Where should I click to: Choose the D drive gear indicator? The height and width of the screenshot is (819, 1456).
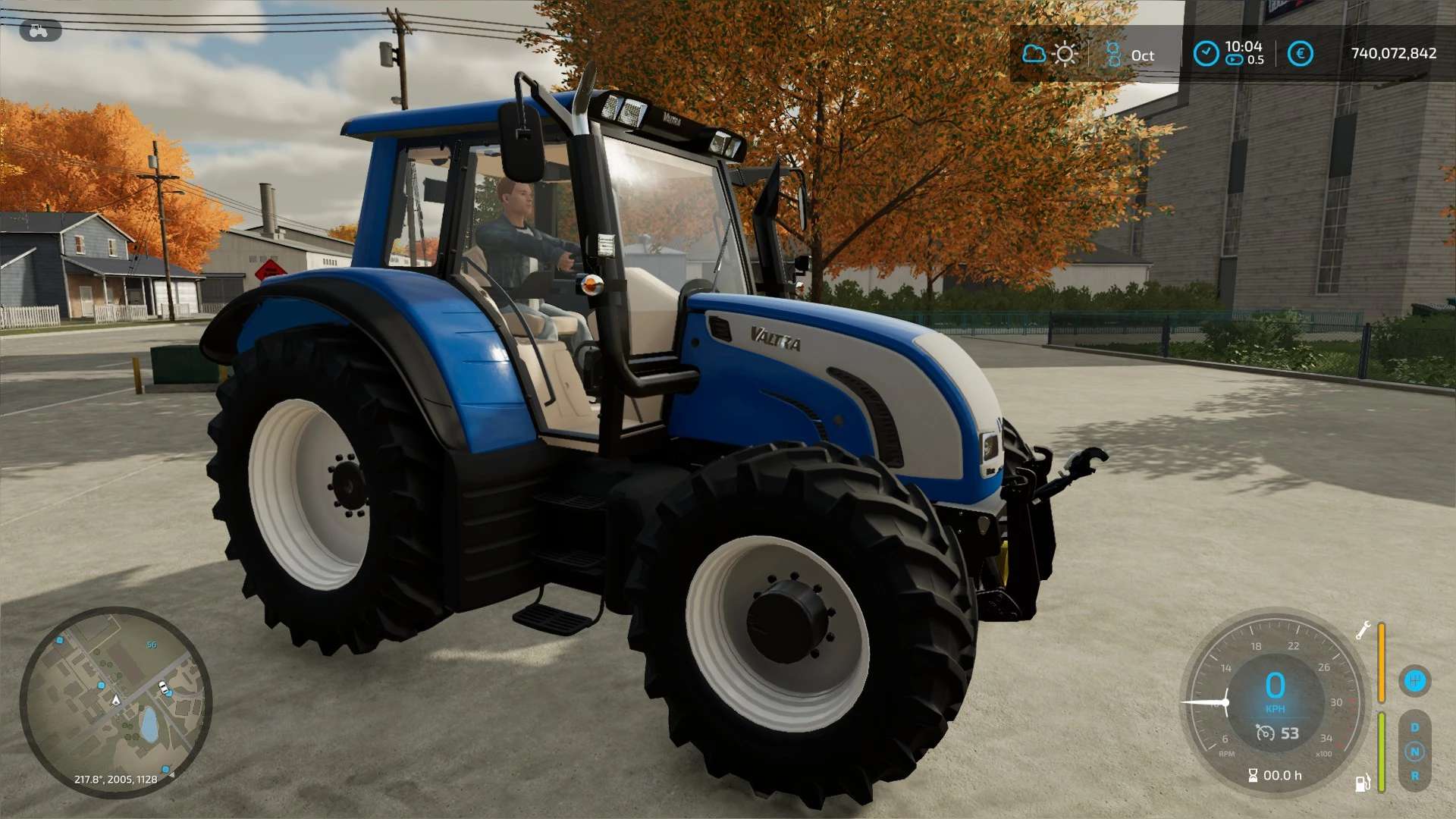point(1414,728)
